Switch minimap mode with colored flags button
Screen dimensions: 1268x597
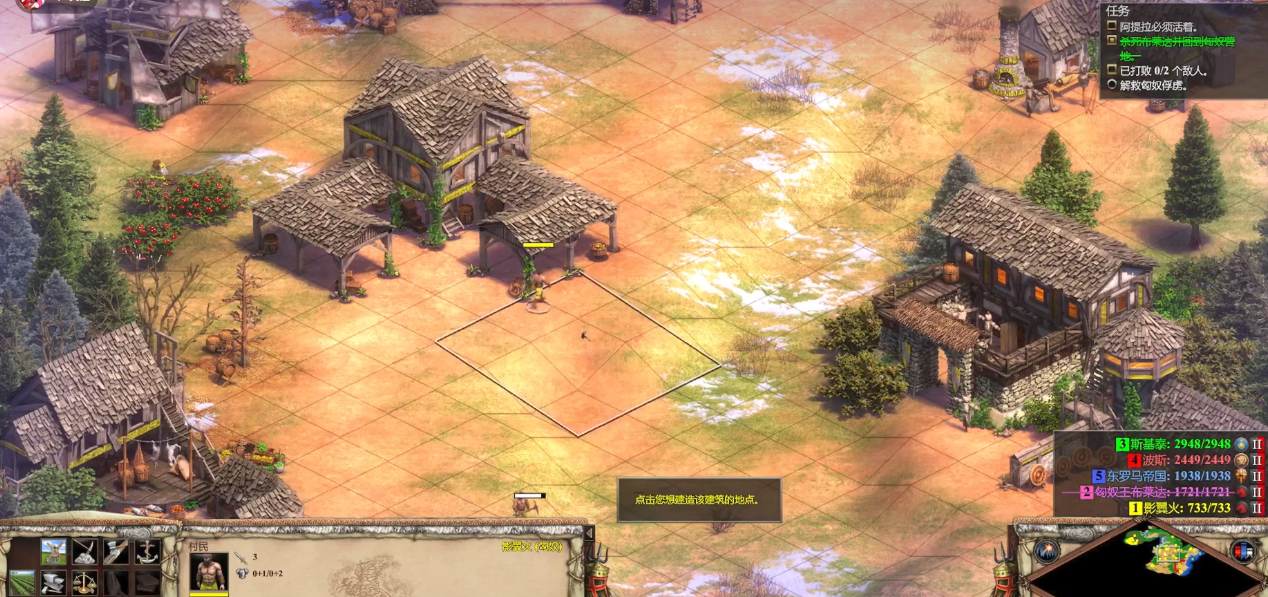(x=1243, y=551)
